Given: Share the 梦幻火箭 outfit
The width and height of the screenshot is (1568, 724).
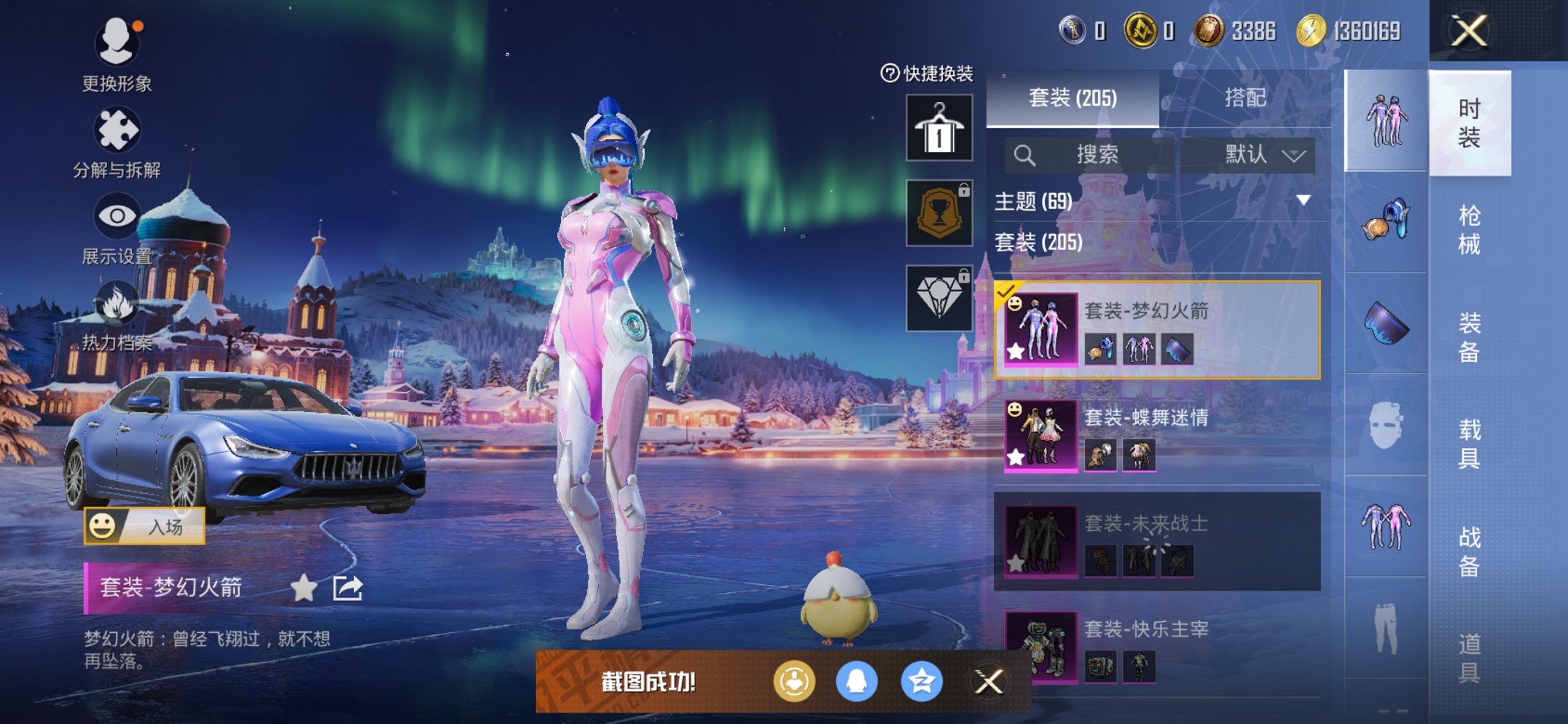Looking at the screenshot, I should (348, 588).
